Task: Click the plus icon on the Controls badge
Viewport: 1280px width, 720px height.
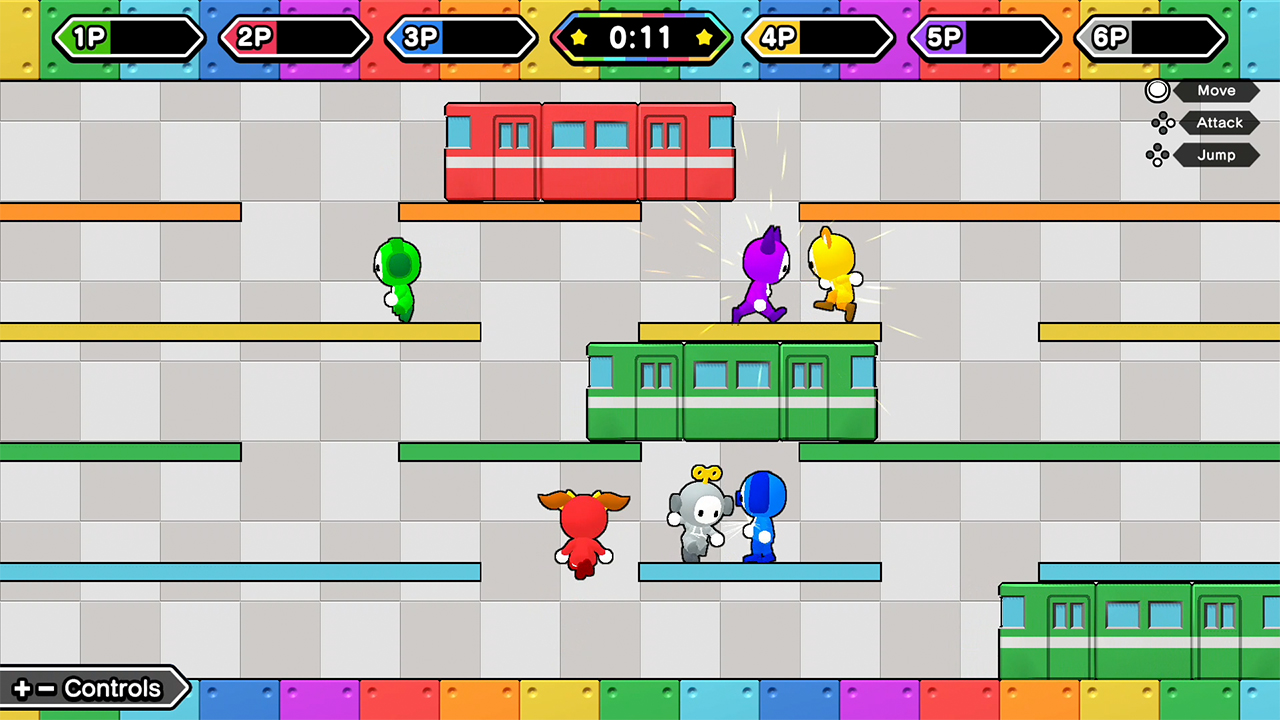Action: (22, 688)
